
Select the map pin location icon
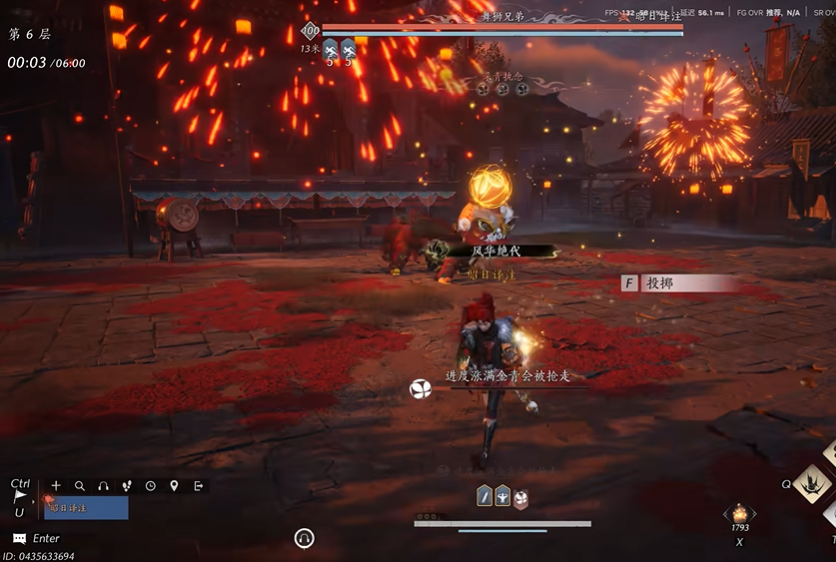174,486
